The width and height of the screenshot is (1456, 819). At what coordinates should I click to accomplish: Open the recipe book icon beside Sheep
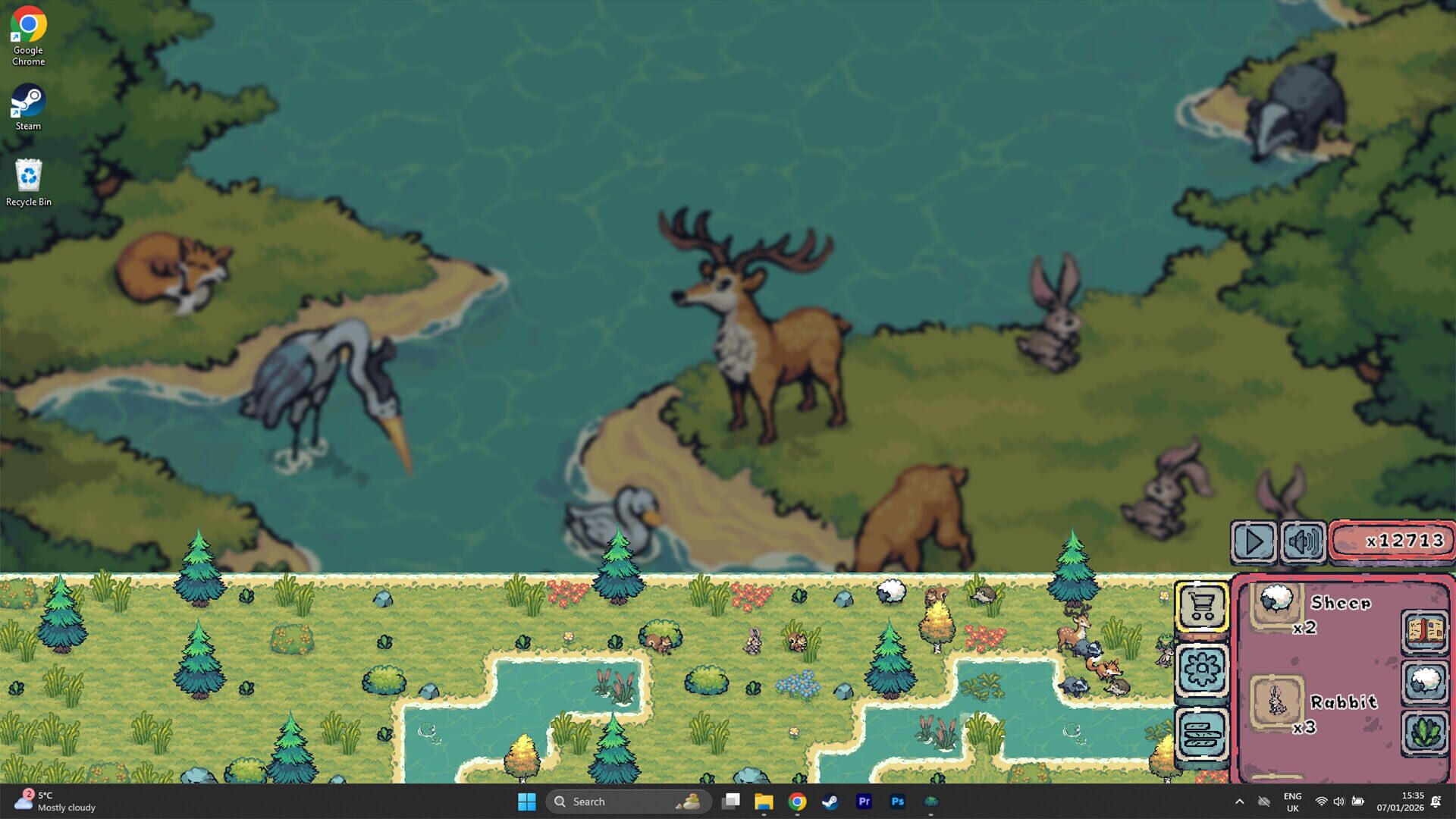(1424, 632)
